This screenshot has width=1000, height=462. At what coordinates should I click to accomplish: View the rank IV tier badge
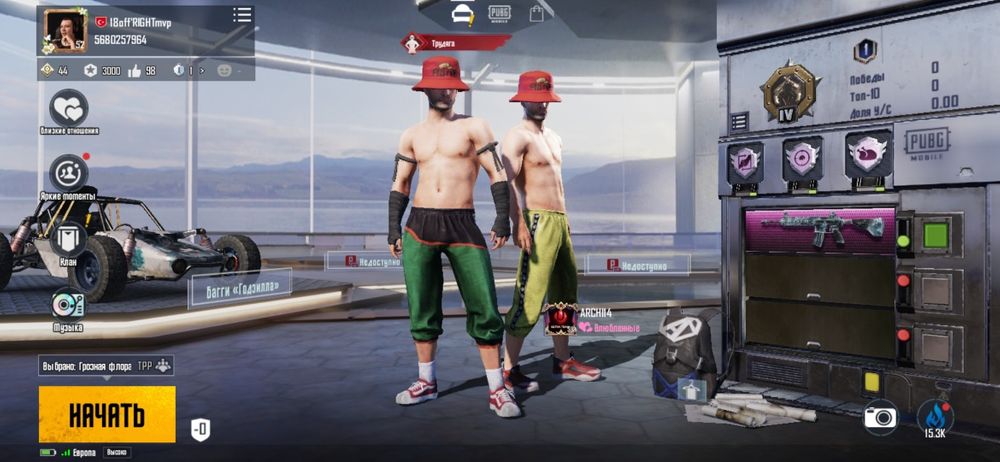pyautogui.click(x=789, y=93)
